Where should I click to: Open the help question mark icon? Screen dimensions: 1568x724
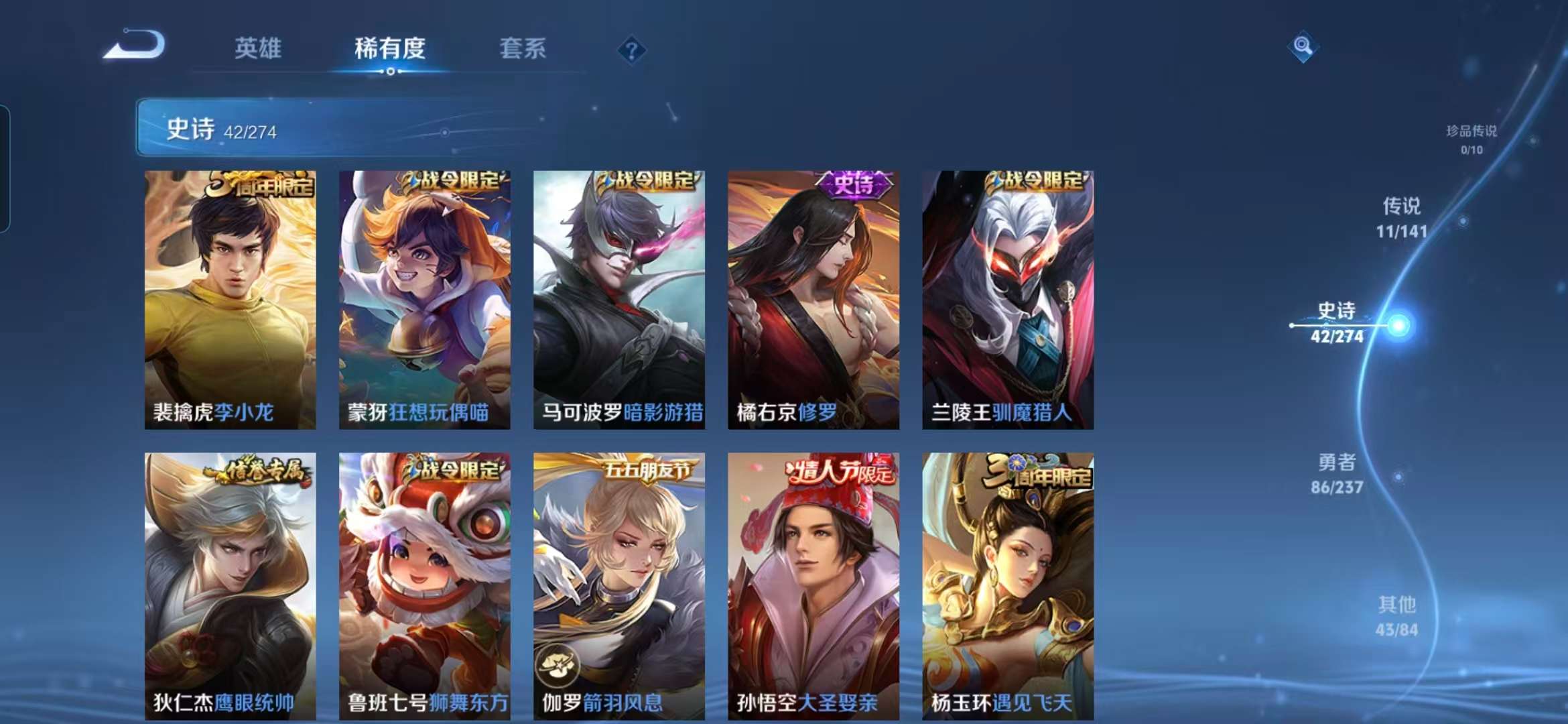click(631, 50)
